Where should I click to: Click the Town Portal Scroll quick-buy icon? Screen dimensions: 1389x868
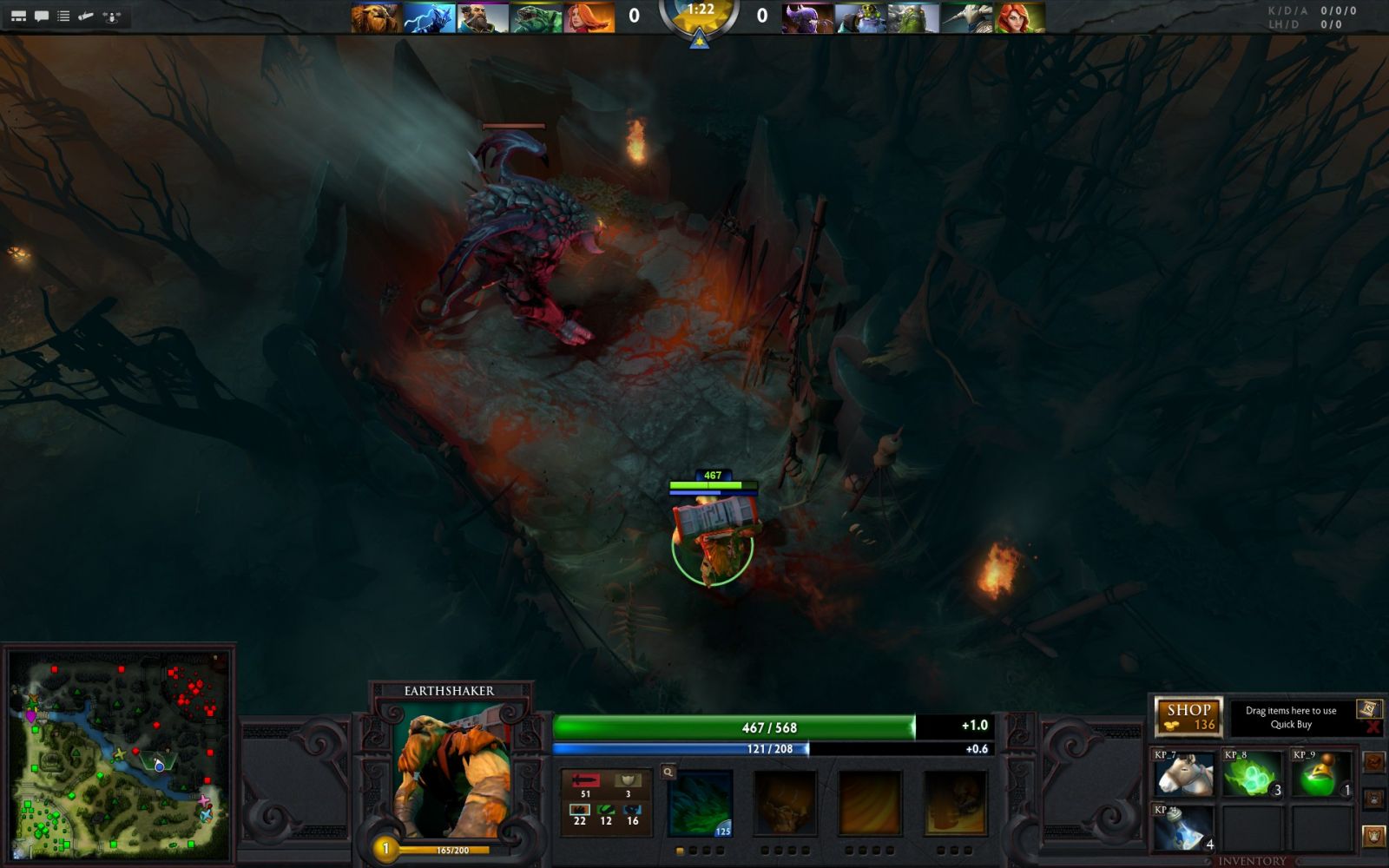point(1369,709)
